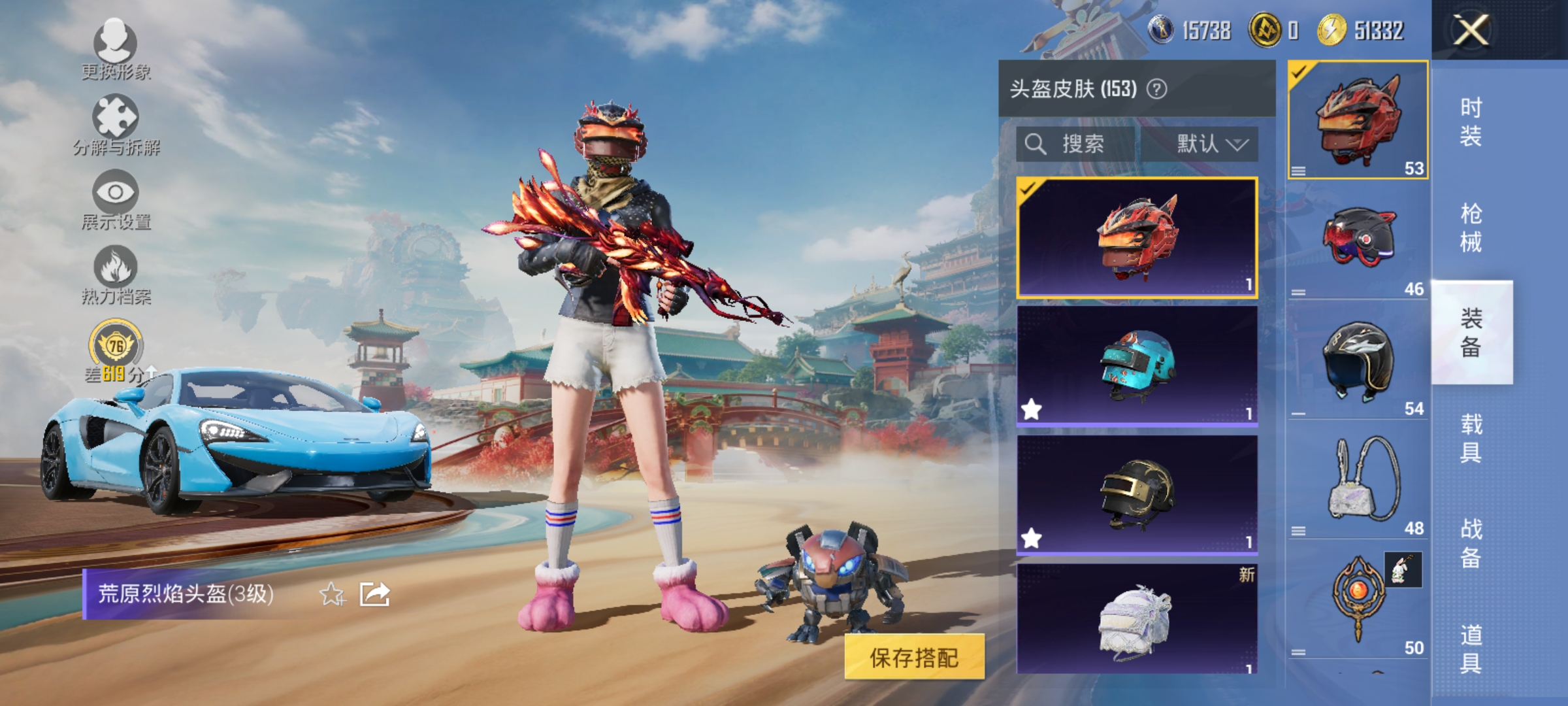Switch to the 时装 tab
The height and width of the screenshot is (706, 1568).
pyautogui.click(x=1473, y=121)
